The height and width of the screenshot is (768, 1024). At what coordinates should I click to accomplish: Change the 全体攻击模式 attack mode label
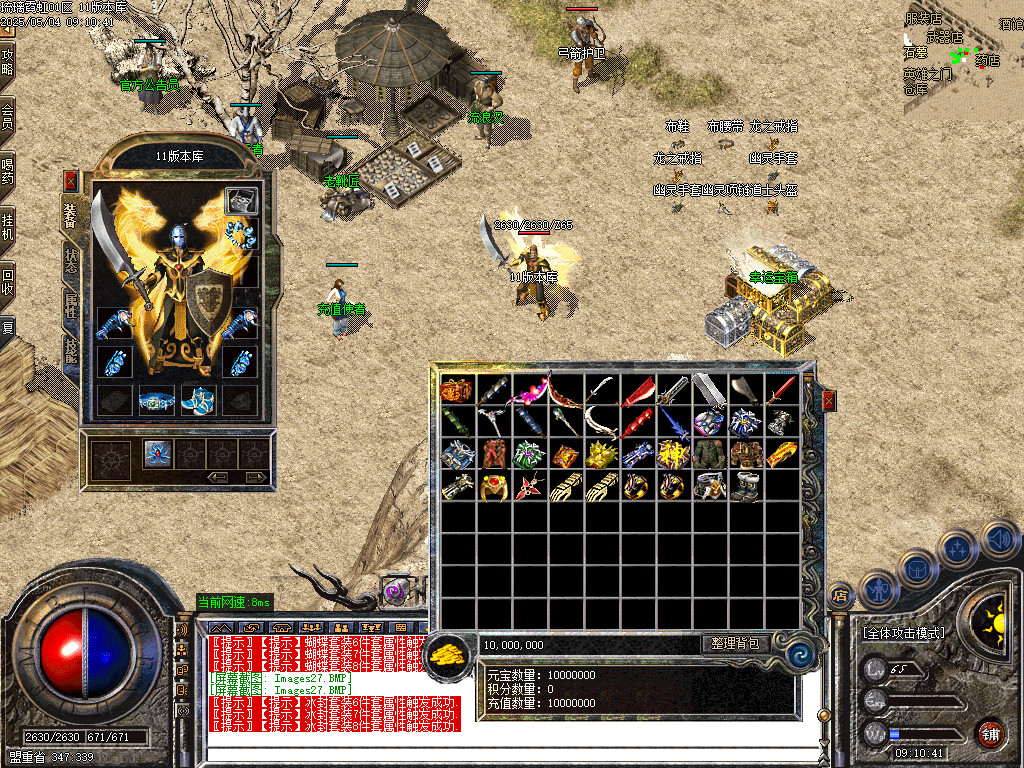pos(902,633)
